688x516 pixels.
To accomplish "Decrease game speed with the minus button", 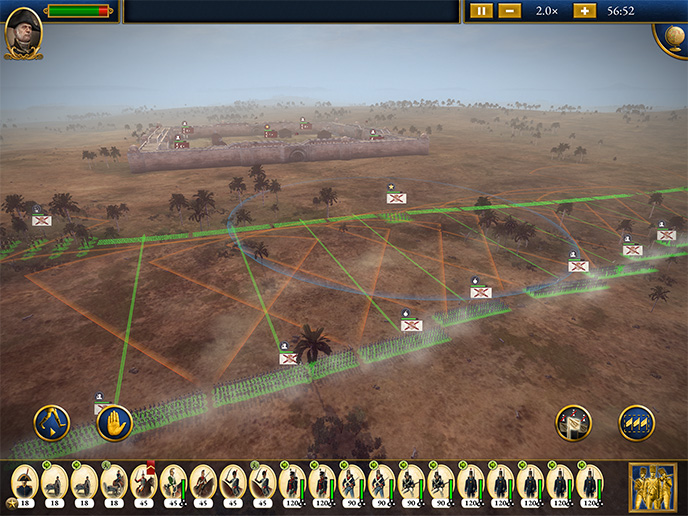I will 509,11.
